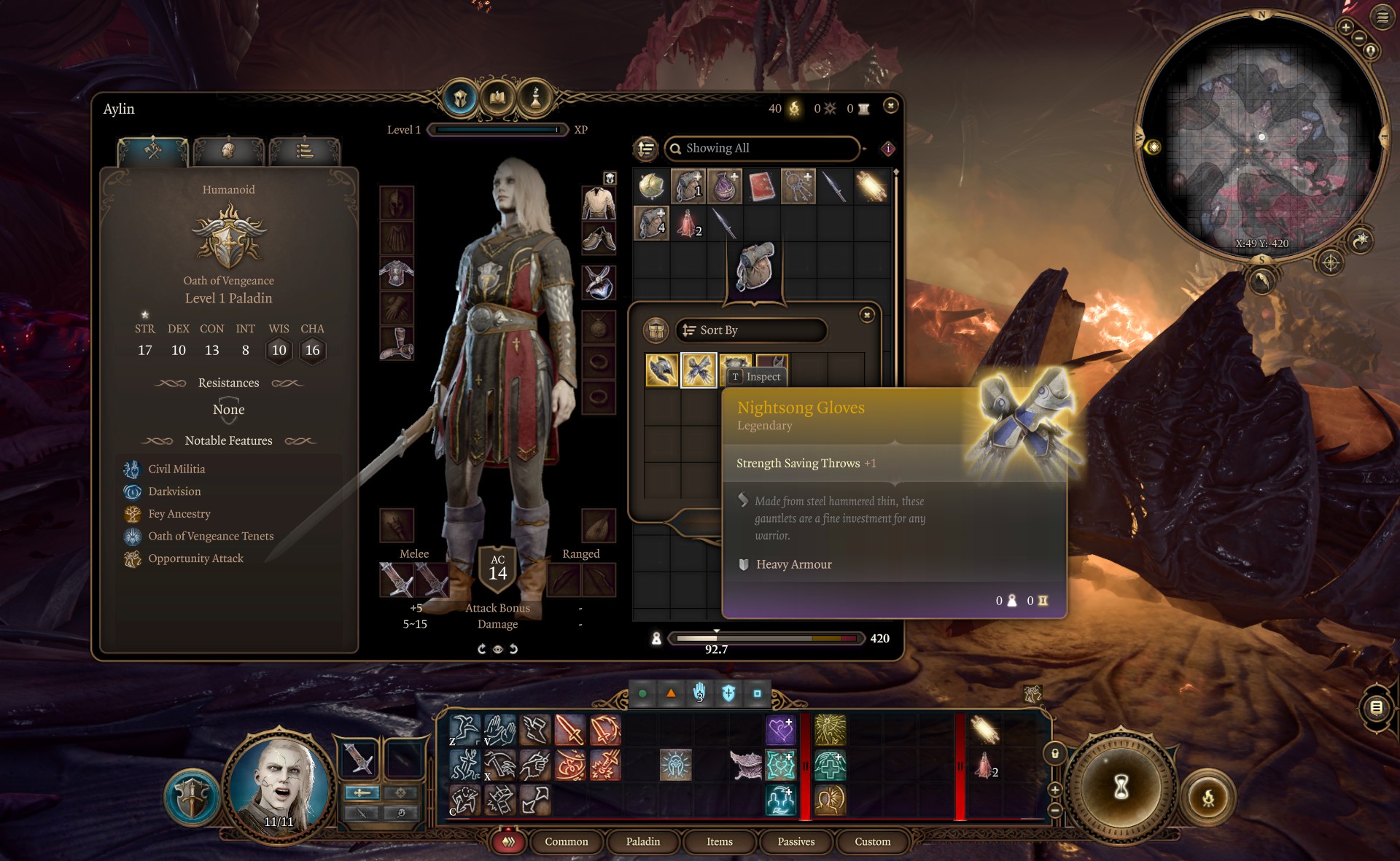Select the Nightsong Gloves item
The image size is (1400, 861).
tap(699, 370)
